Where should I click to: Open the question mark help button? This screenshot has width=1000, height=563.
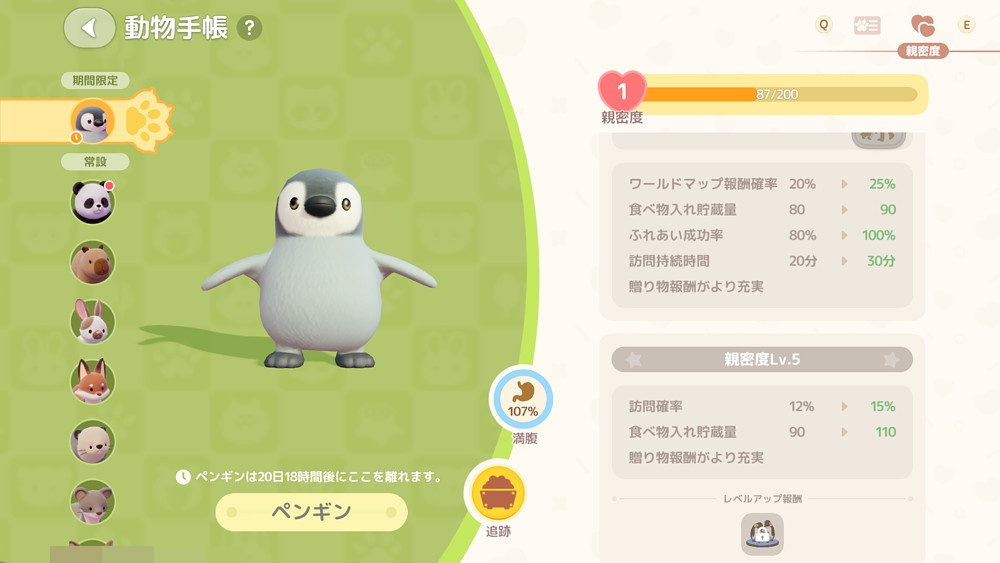click(250, 28)
